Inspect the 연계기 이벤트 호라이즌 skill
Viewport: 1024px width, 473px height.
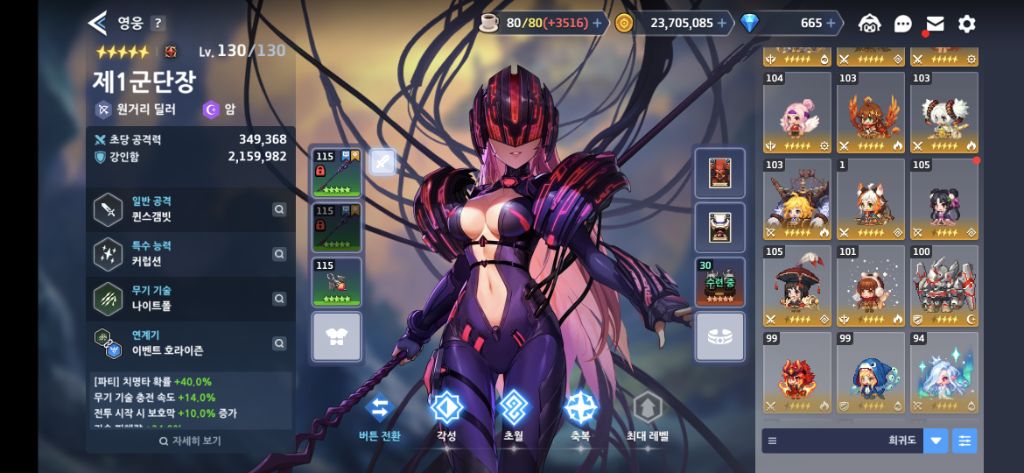[190, 344]
